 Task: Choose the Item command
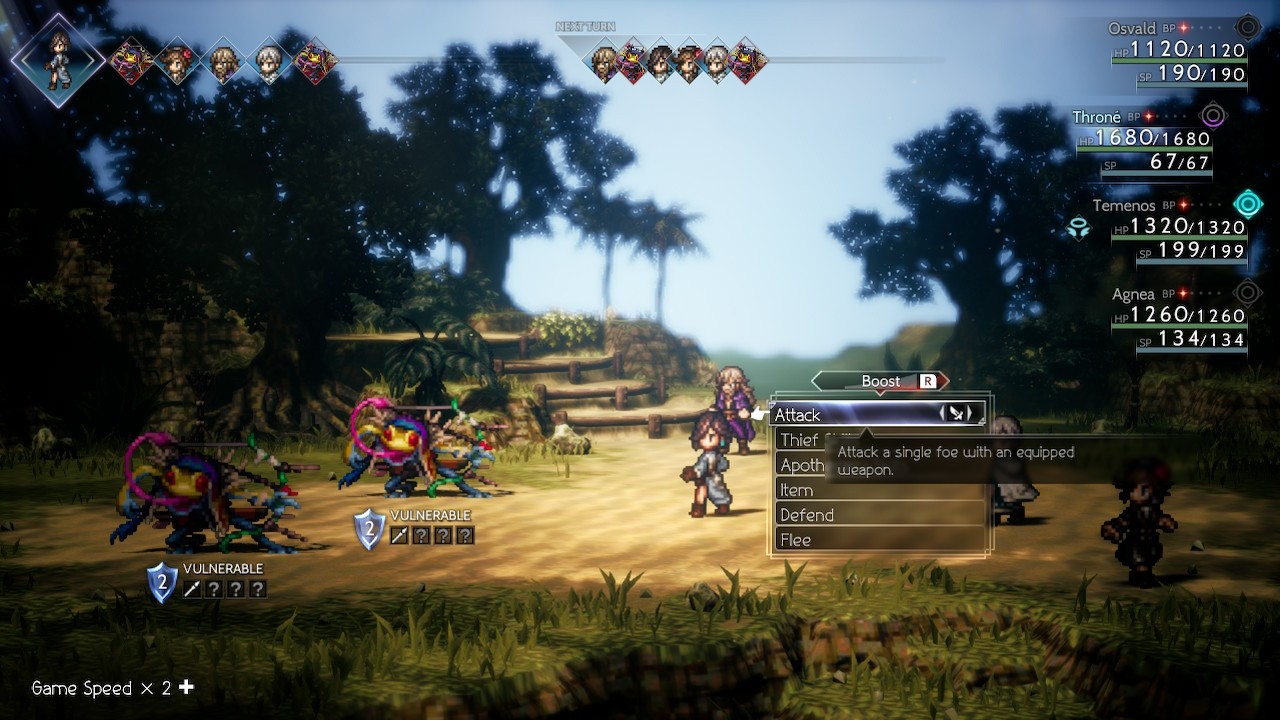(880, 490)
